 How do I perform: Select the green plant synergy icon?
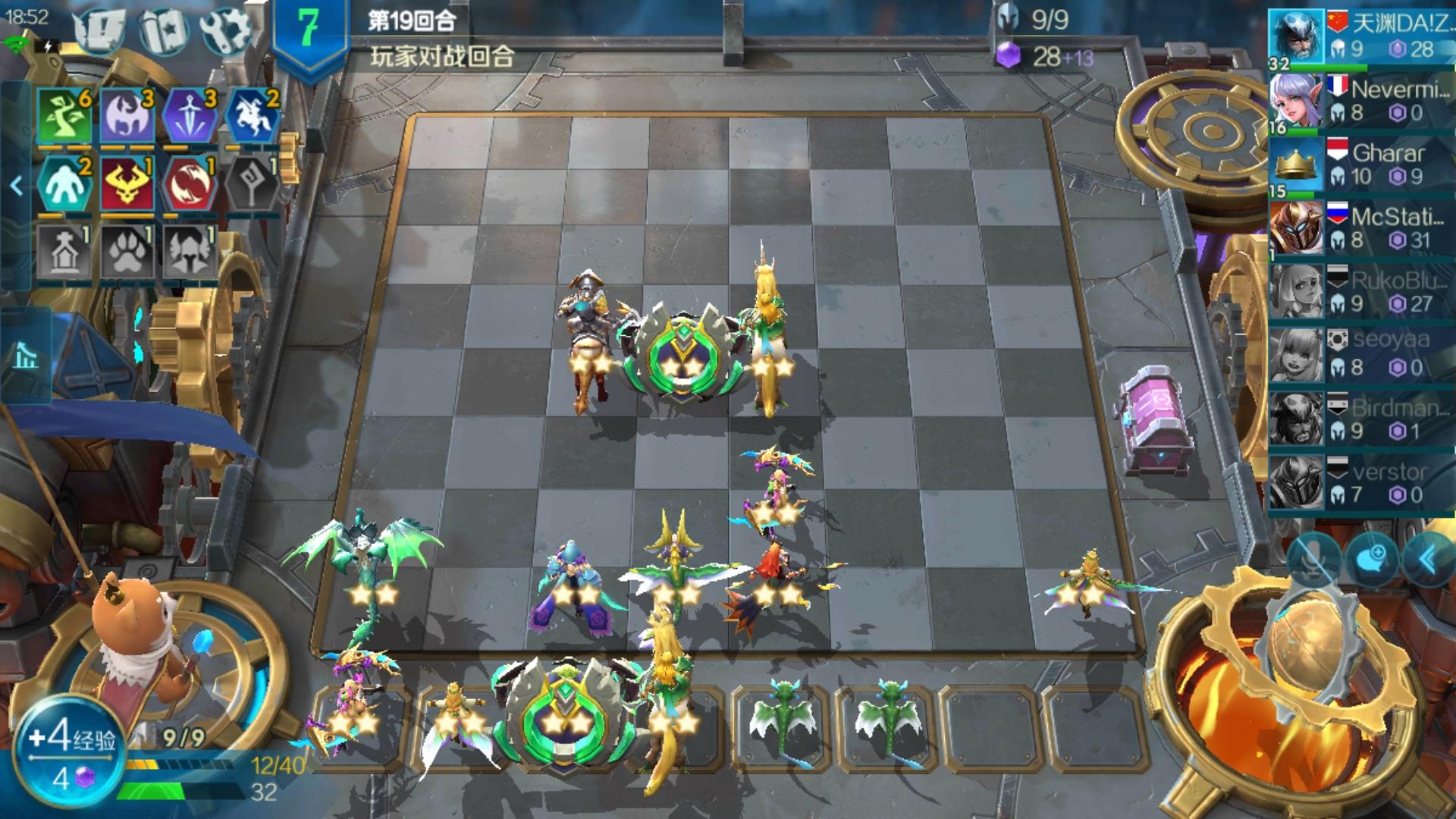(65, 115)
